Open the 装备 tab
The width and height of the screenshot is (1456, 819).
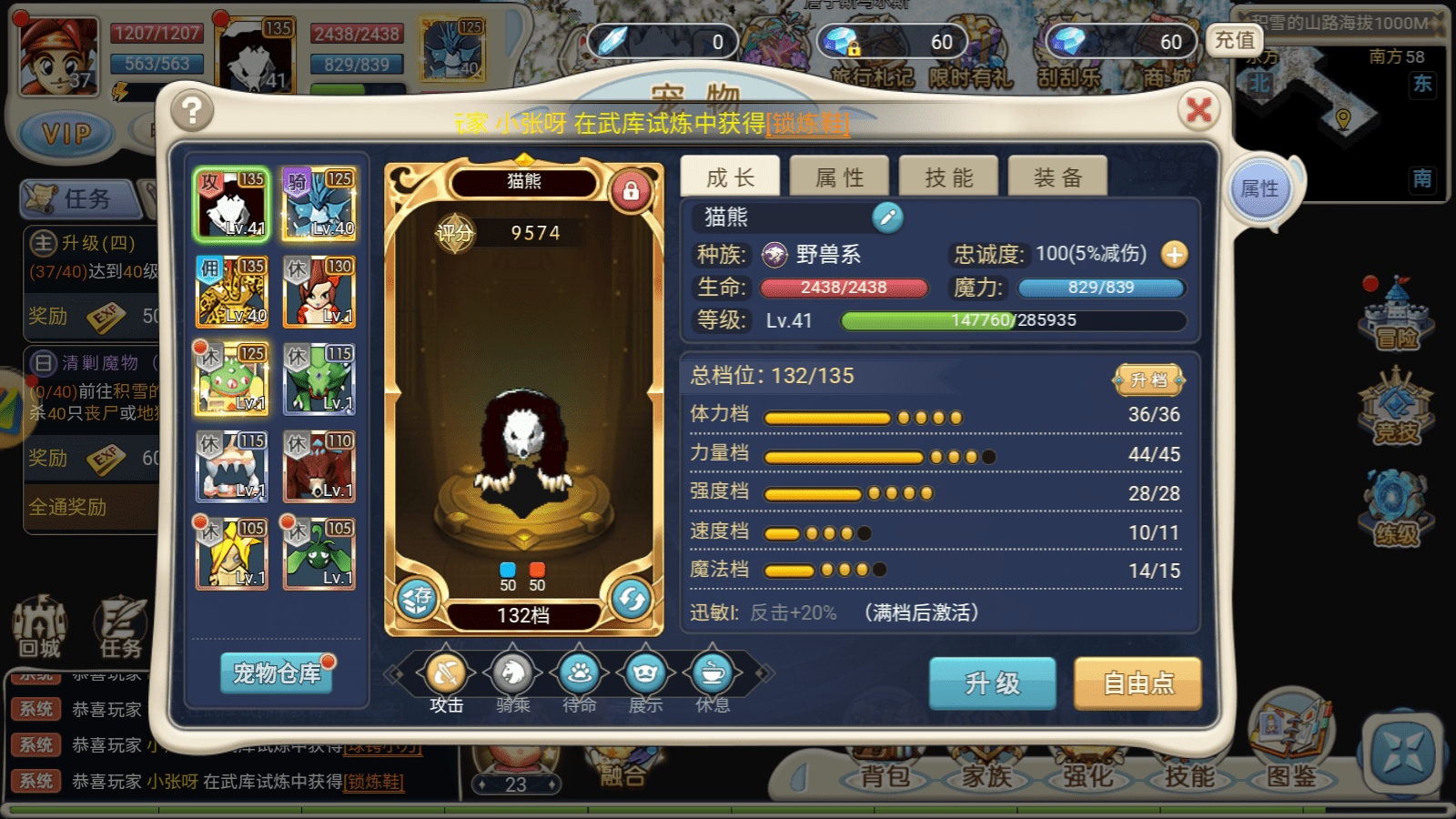coord(1057,177)
